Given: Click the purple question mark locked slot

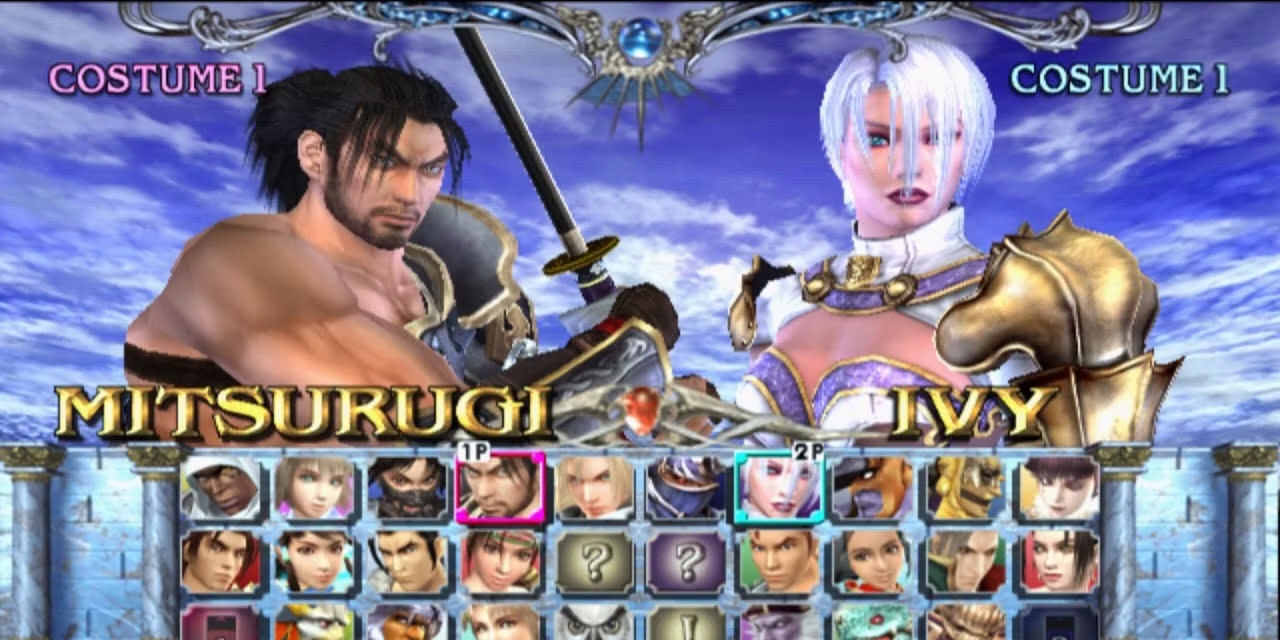Looking at the screenshot, I should (x=687, y=562).
